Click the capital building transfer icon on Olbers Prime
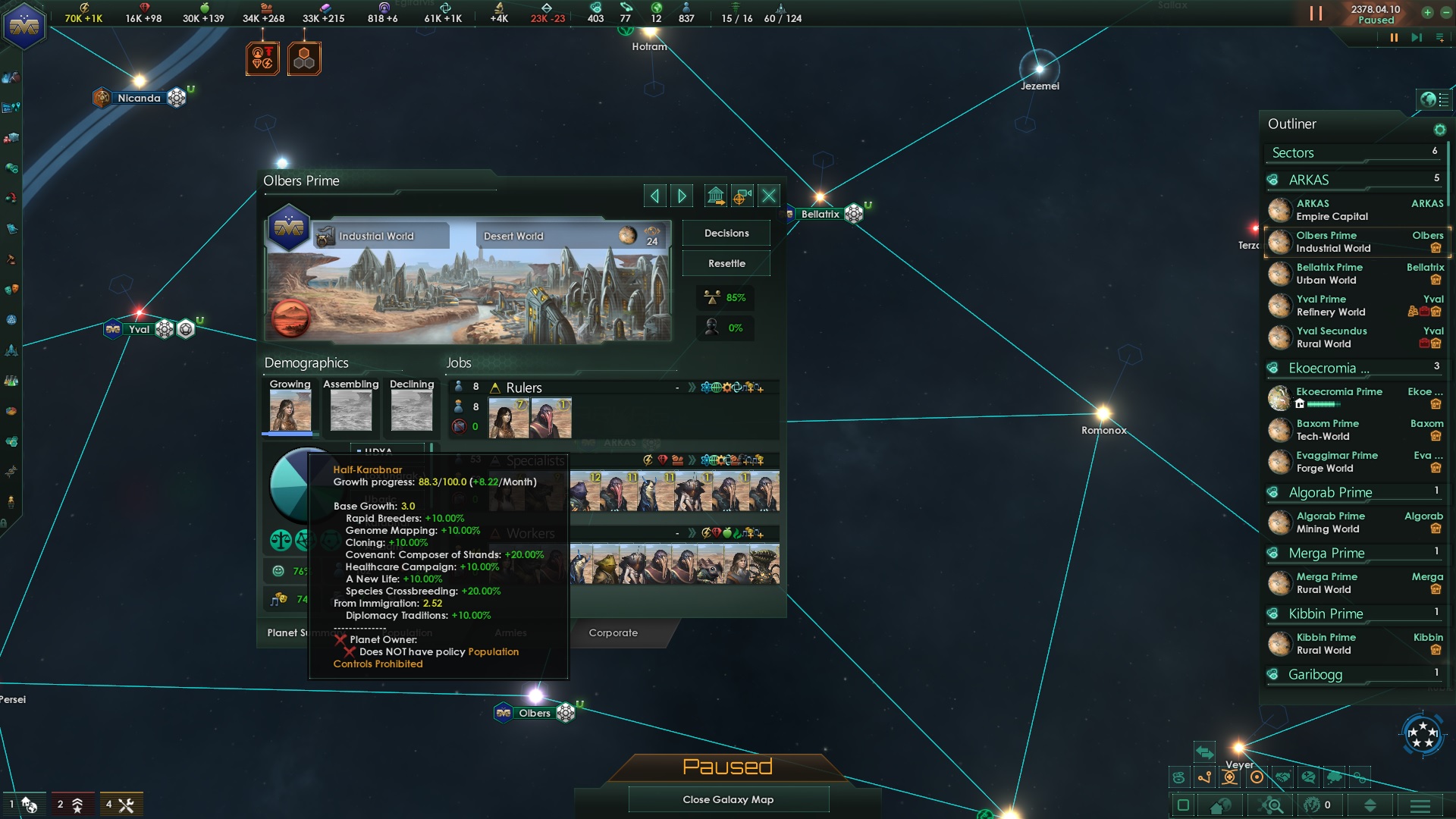Image resolution: width=1456 pixels, height=819 pixels. coord(716,196)
